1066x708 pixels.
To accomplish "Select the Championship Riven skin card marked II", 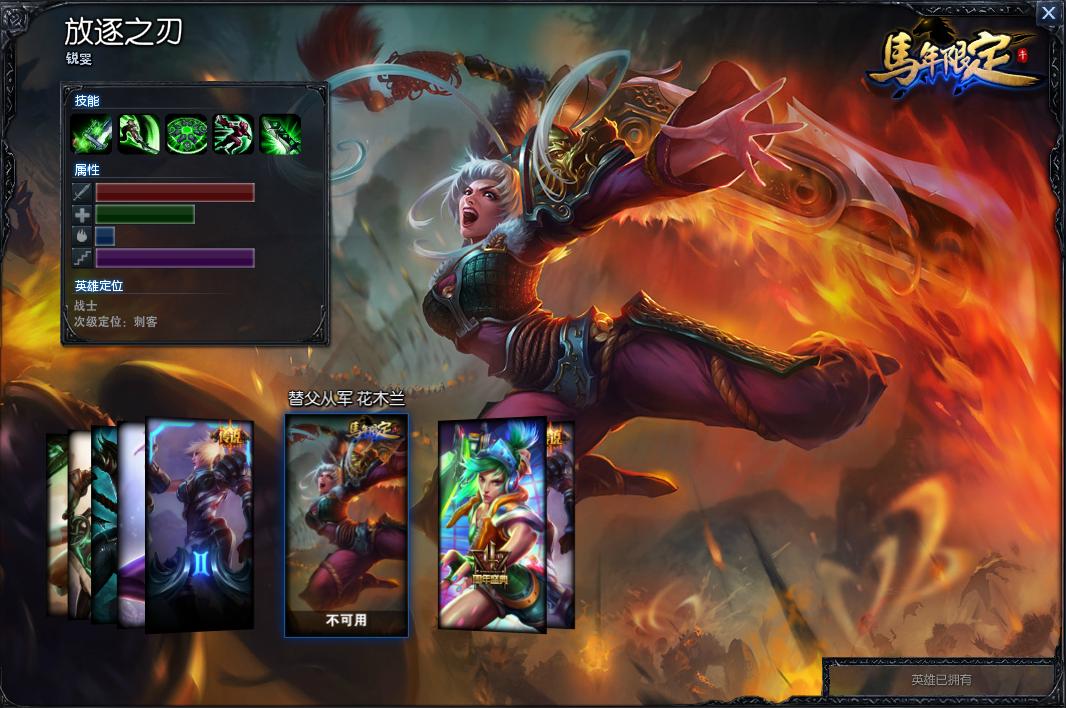I will coord(200,525).
